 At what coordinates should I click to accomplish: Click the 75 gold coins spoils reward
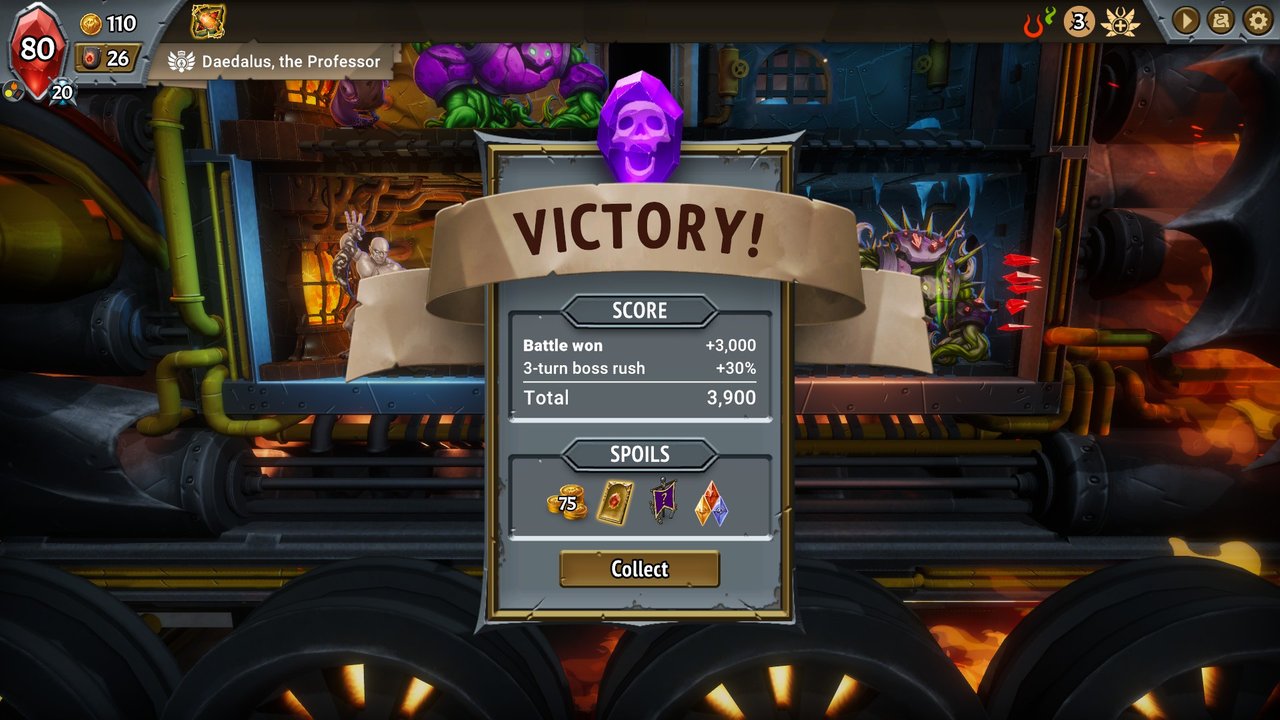pos(566,504)
